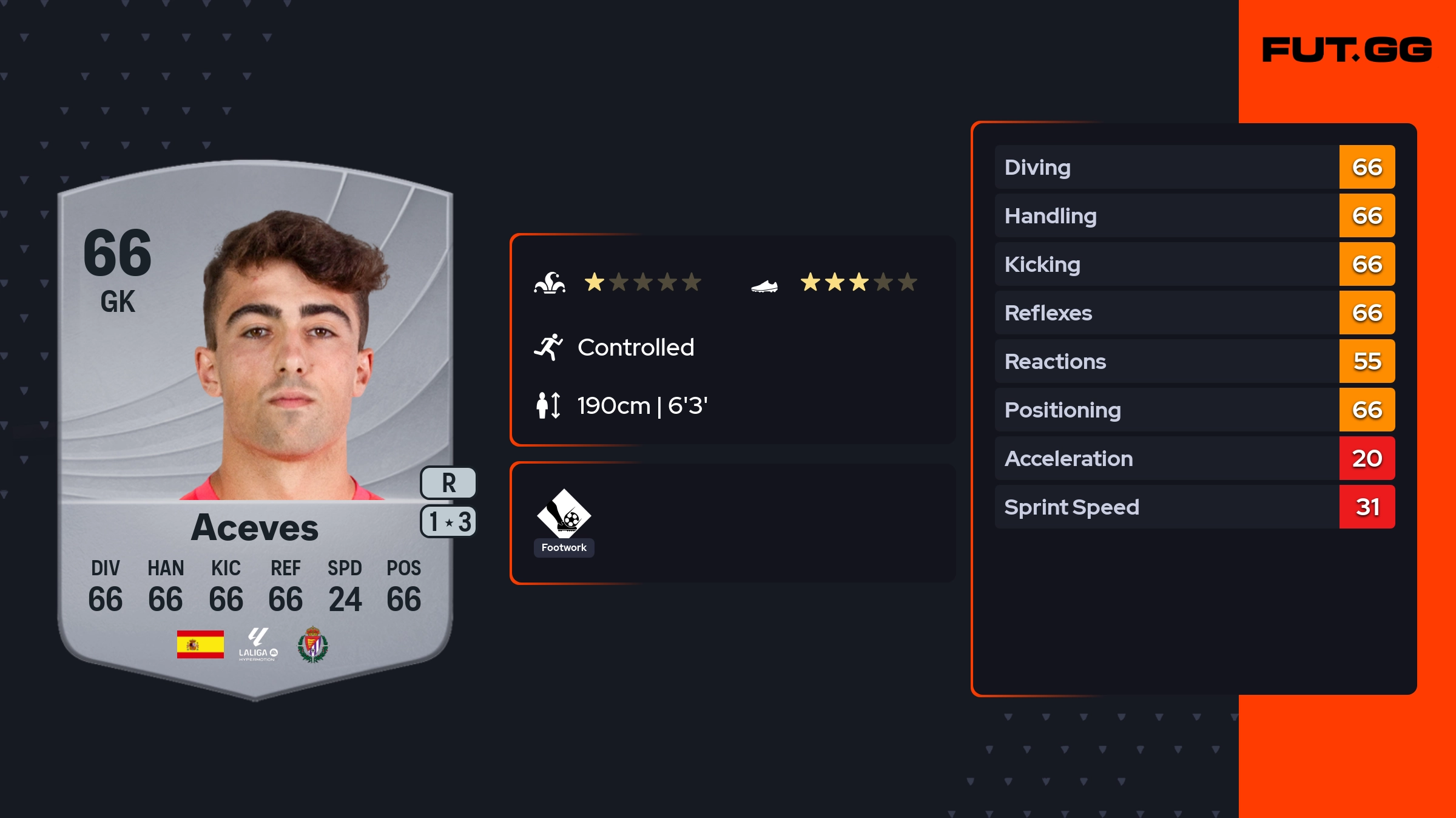
Task: Click the Spain flag on the card
Action: pos(200,644)
